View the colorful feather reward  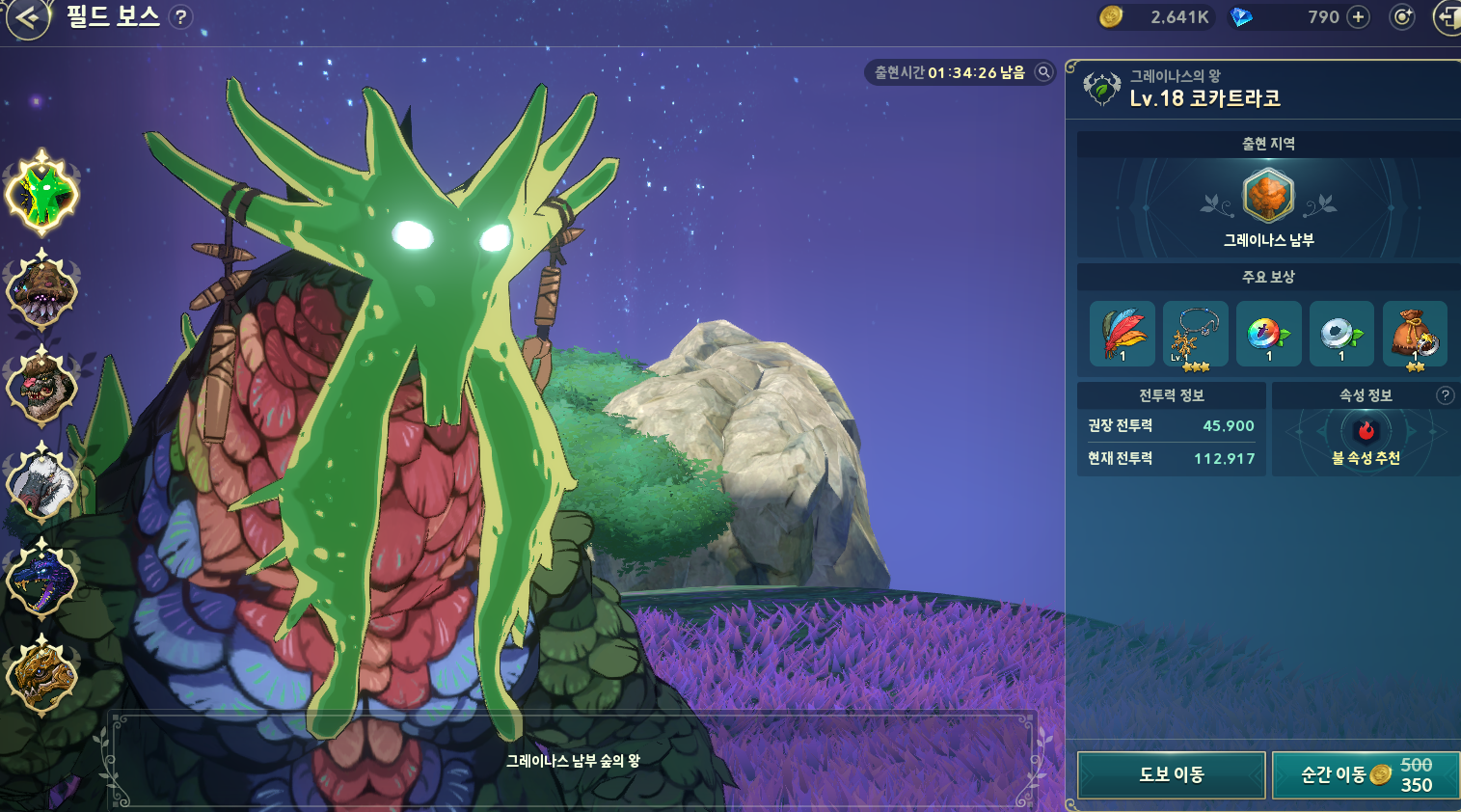pyautogui.click(x=1122, y=334)
